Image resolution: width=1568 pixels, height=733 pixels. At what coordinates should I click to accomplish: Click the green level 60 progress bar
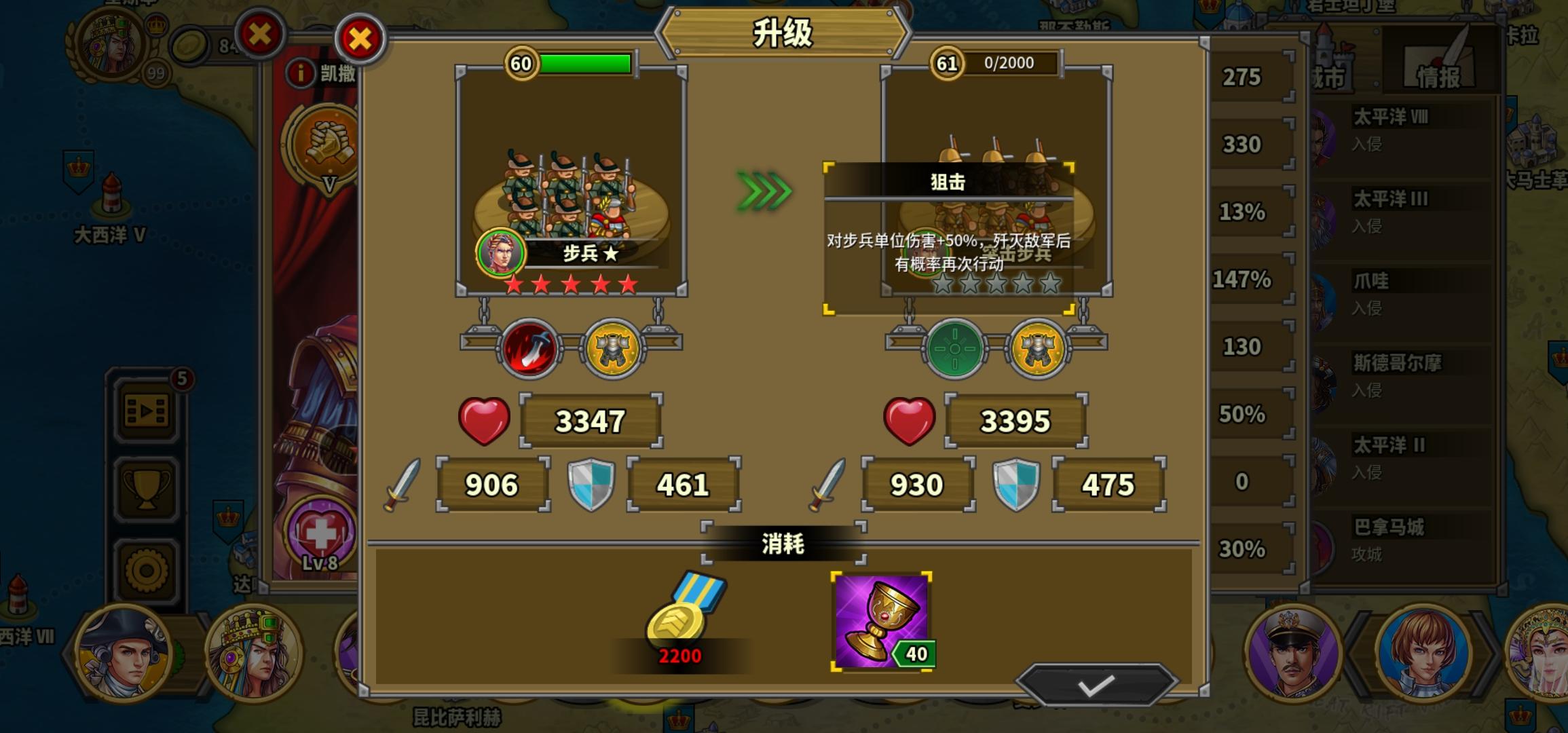pyautogui.click(x=585, y=62)
